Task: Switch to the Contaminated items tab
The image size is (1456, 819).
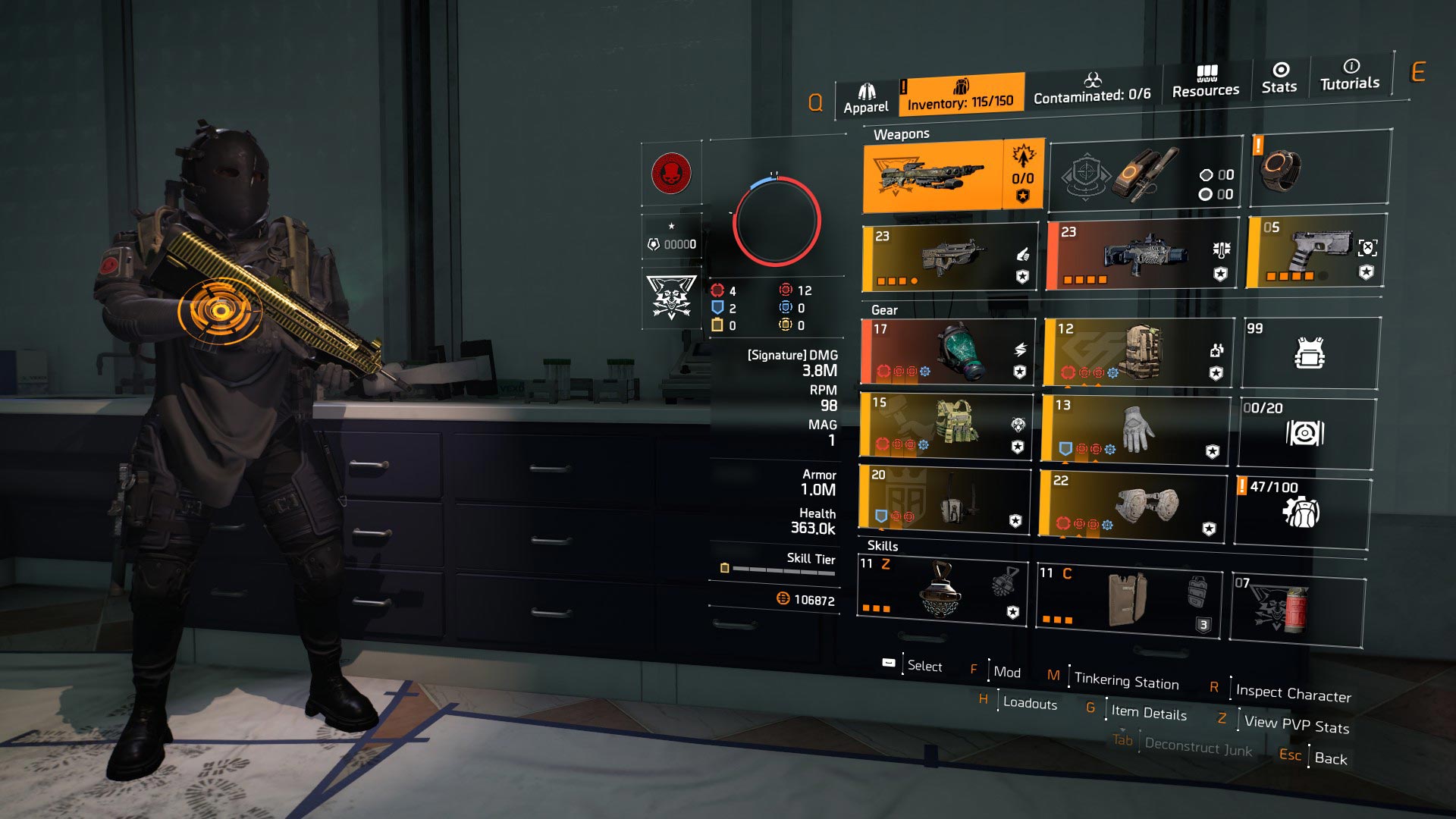Action: point(1092,89)
